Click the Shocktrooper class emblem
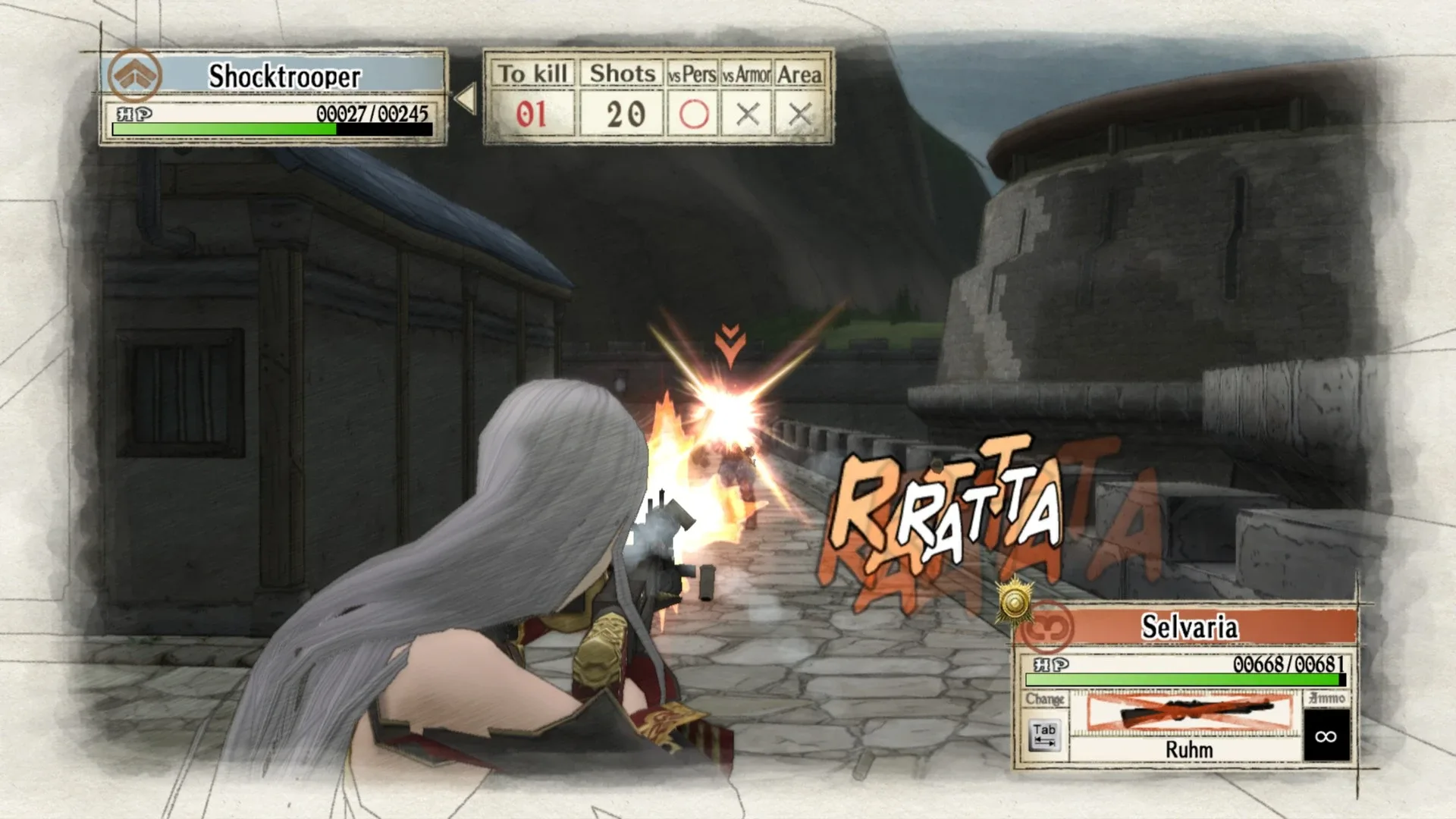Screen dimensions: 1456x819 pos(134,76)
